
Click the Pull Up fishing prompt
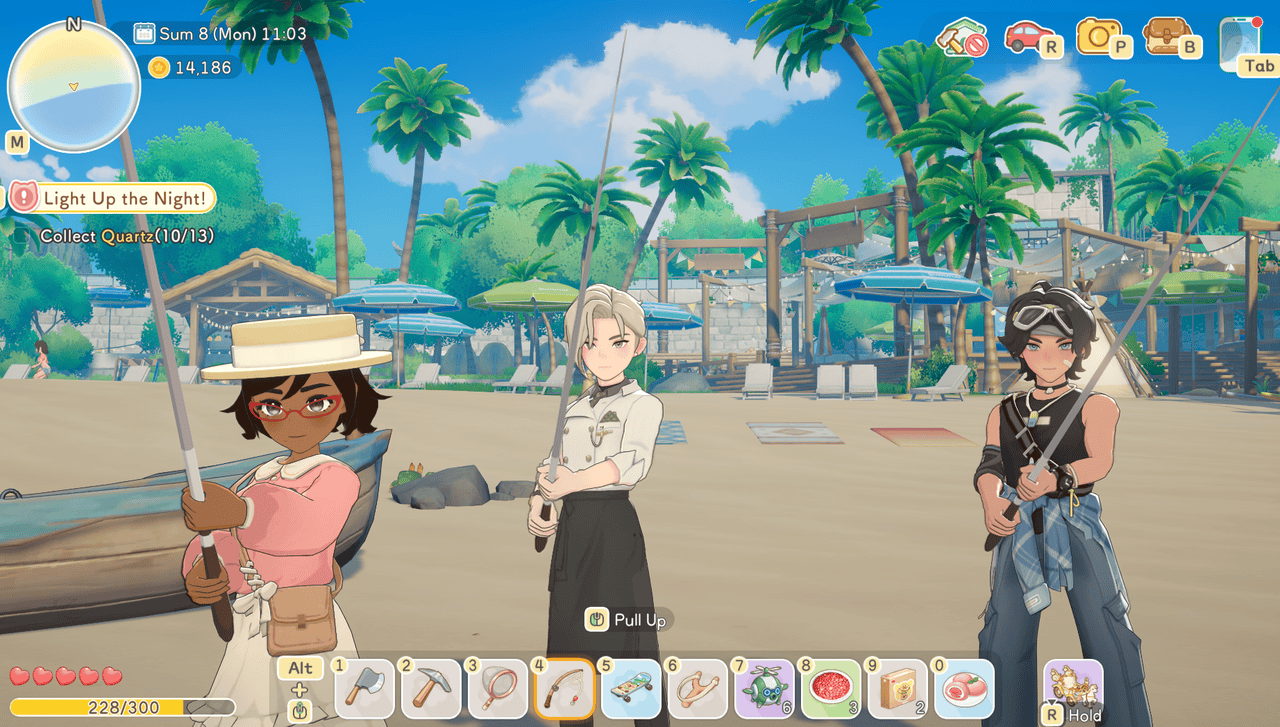[x=629, y=620]
